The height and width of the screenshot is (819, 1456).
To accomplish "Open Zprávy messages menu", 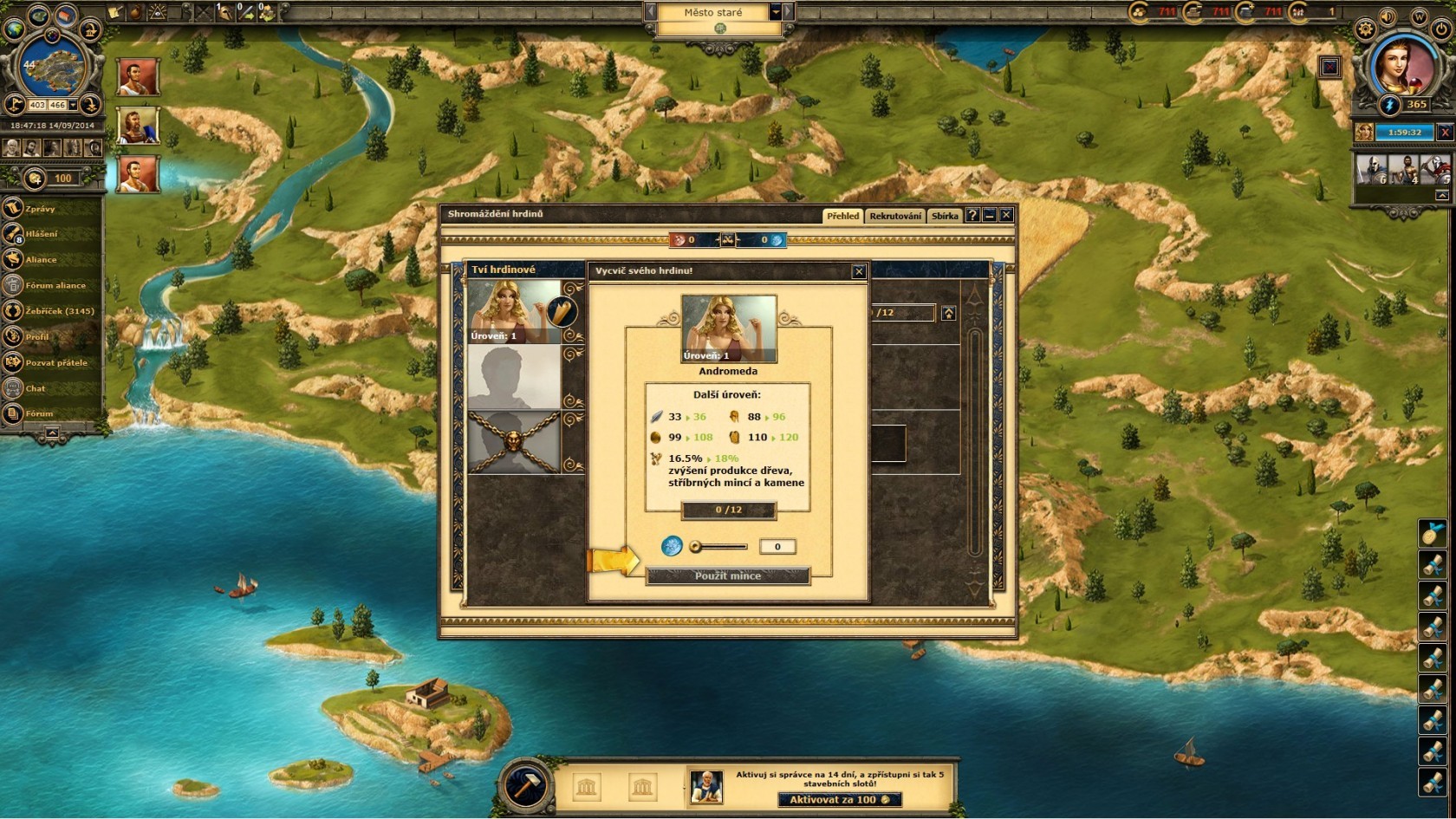I will click(40, 209).
